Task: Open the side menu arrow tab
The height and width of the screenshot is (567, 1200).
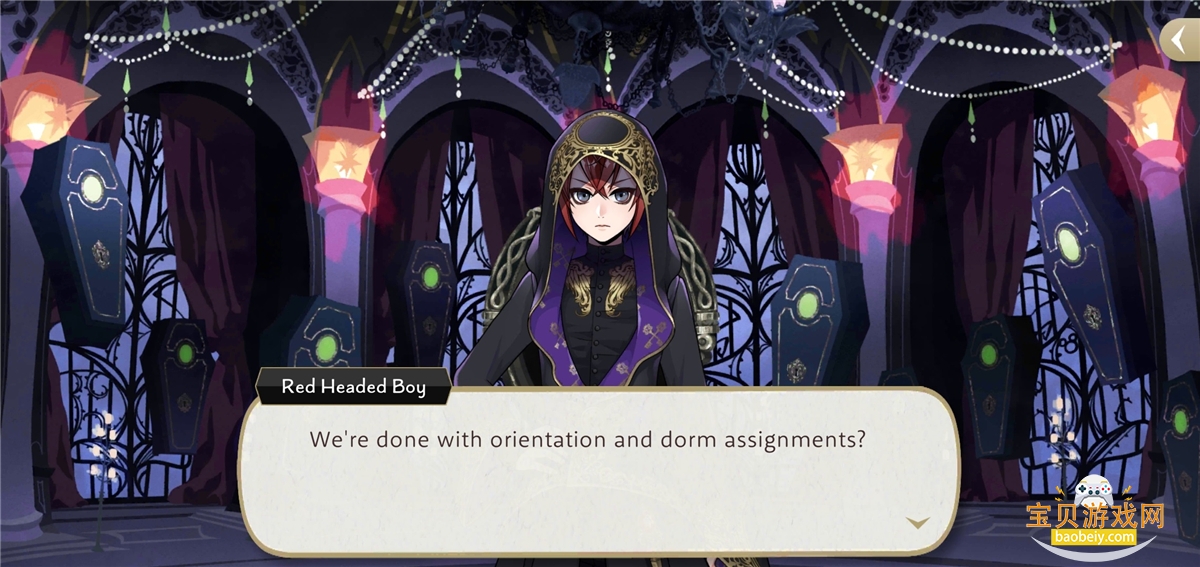Action: pos(1180,40)
